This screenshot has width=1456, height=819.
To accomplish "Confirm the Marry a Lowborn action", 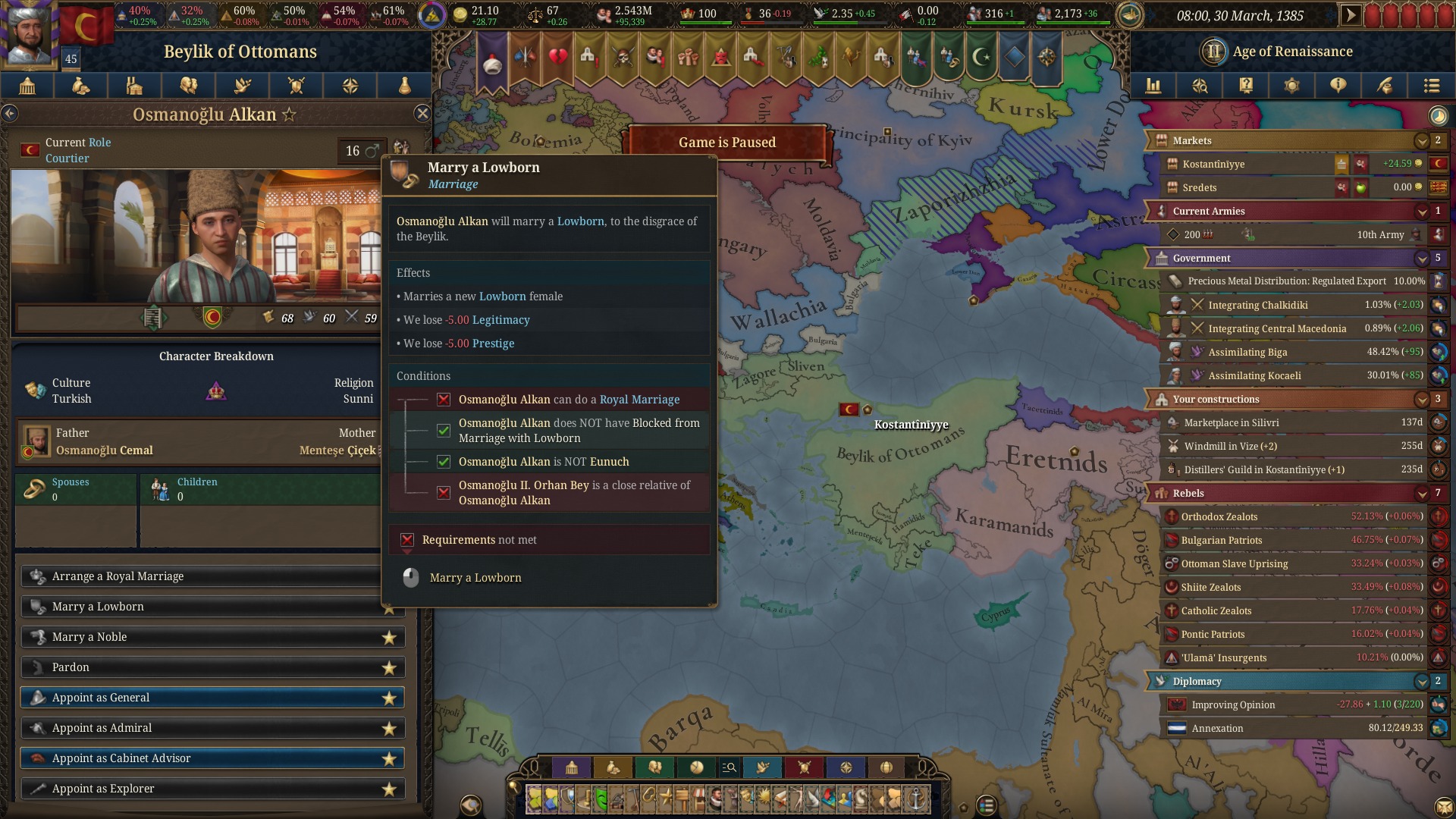I will click(475, 577).
